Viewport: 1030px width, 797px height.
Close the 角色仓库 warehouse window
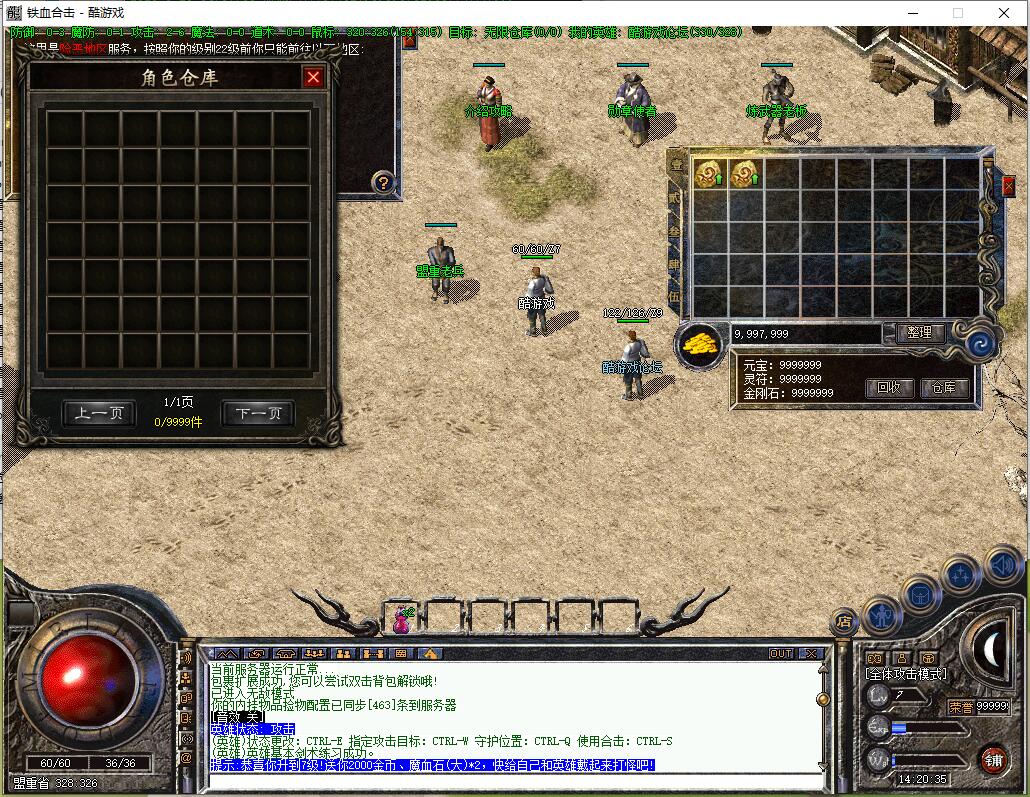click(313, 77)
